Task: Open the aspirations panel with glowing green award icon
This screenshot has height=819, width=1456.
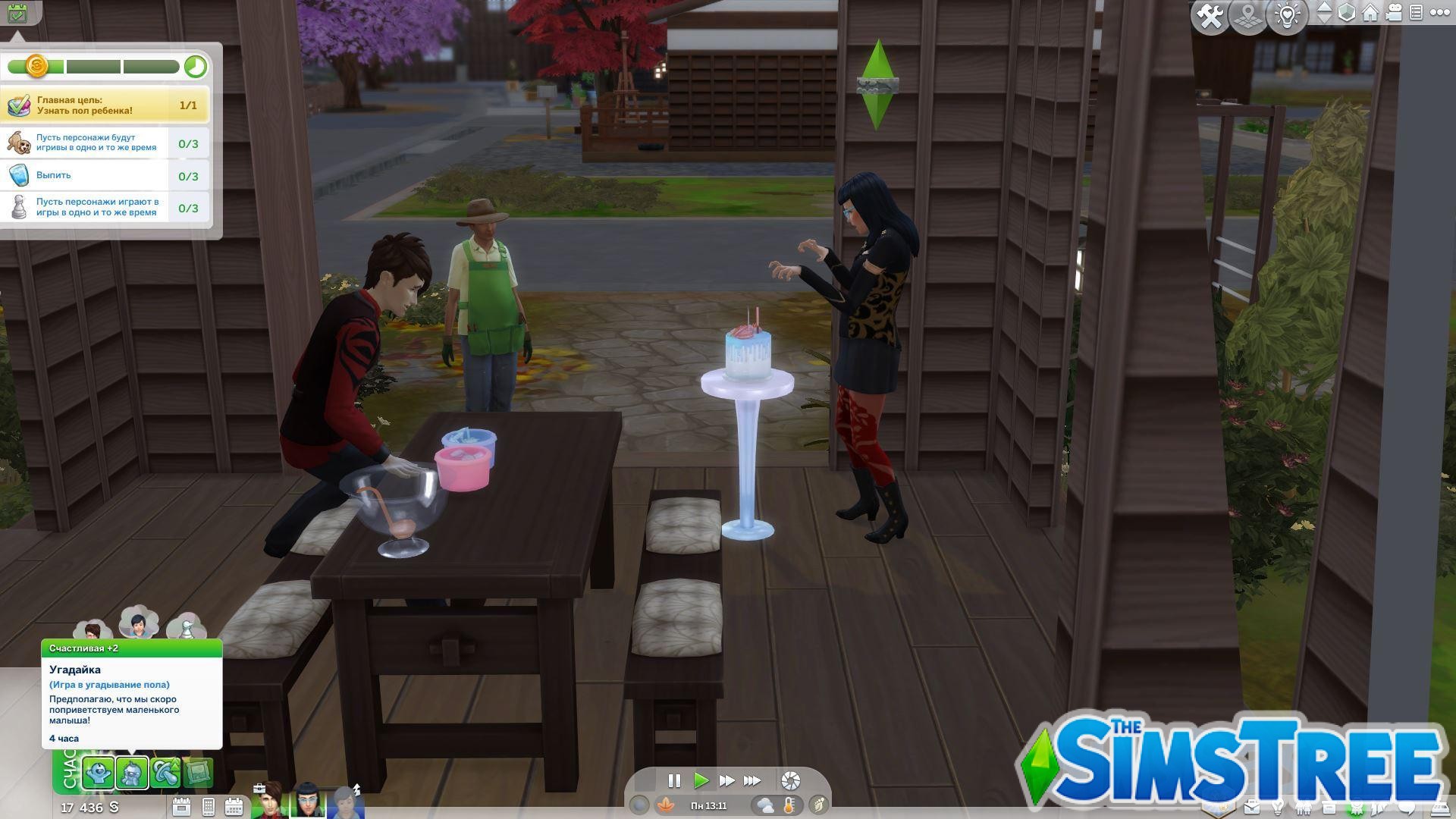Action: [x=1357, y=808]
